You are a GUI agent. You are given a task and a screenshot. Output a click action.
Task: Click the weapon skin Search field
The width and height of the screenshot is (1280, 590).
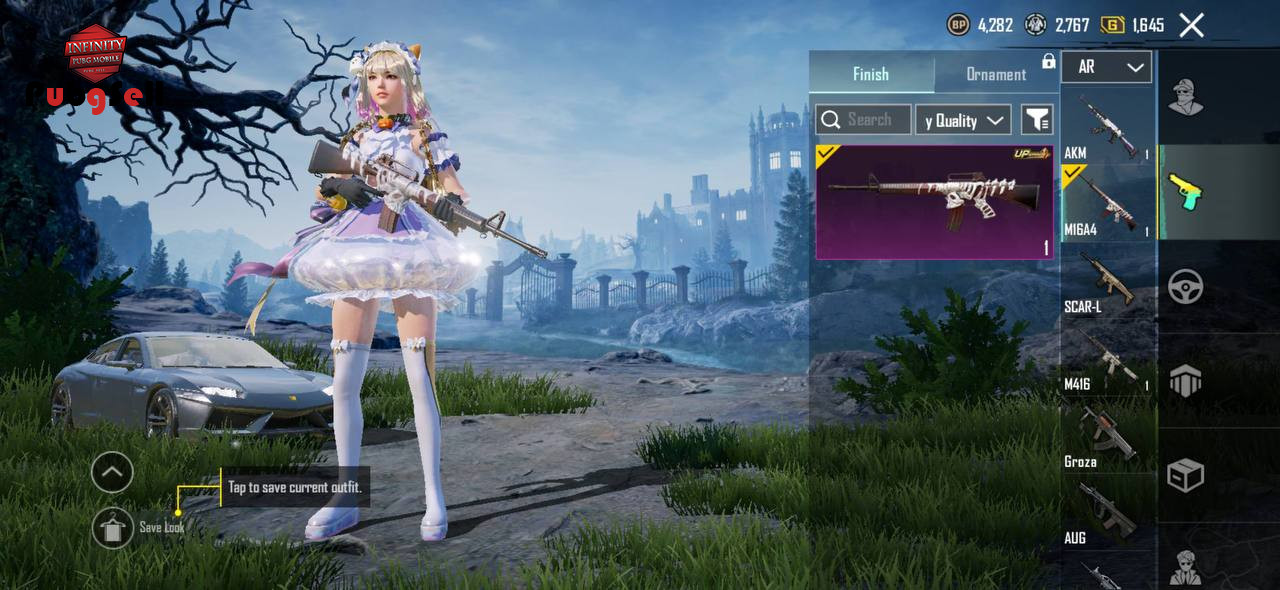(x=864, y=120)
